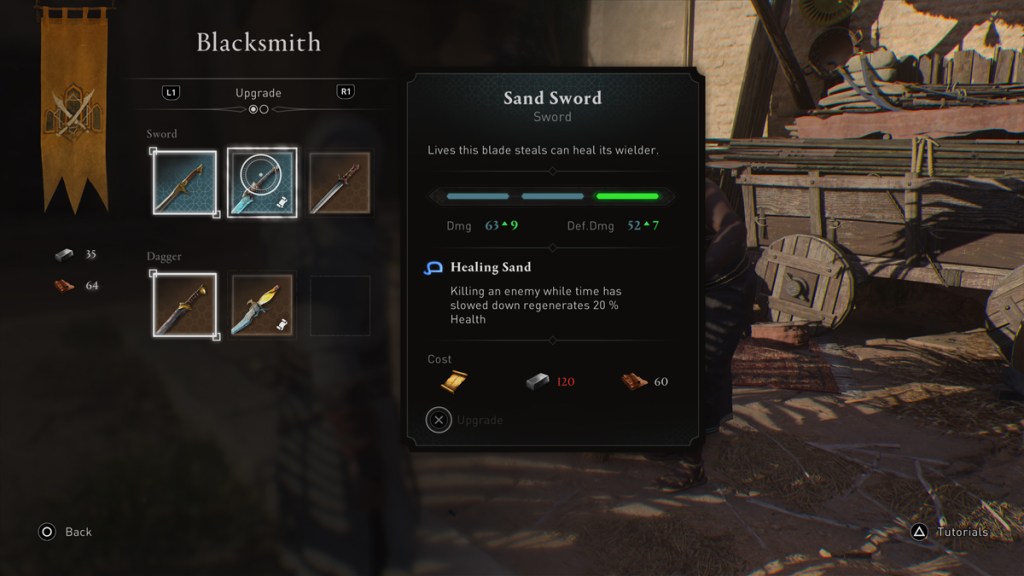Switch to the Upgrade tab header

click(258, 93)
